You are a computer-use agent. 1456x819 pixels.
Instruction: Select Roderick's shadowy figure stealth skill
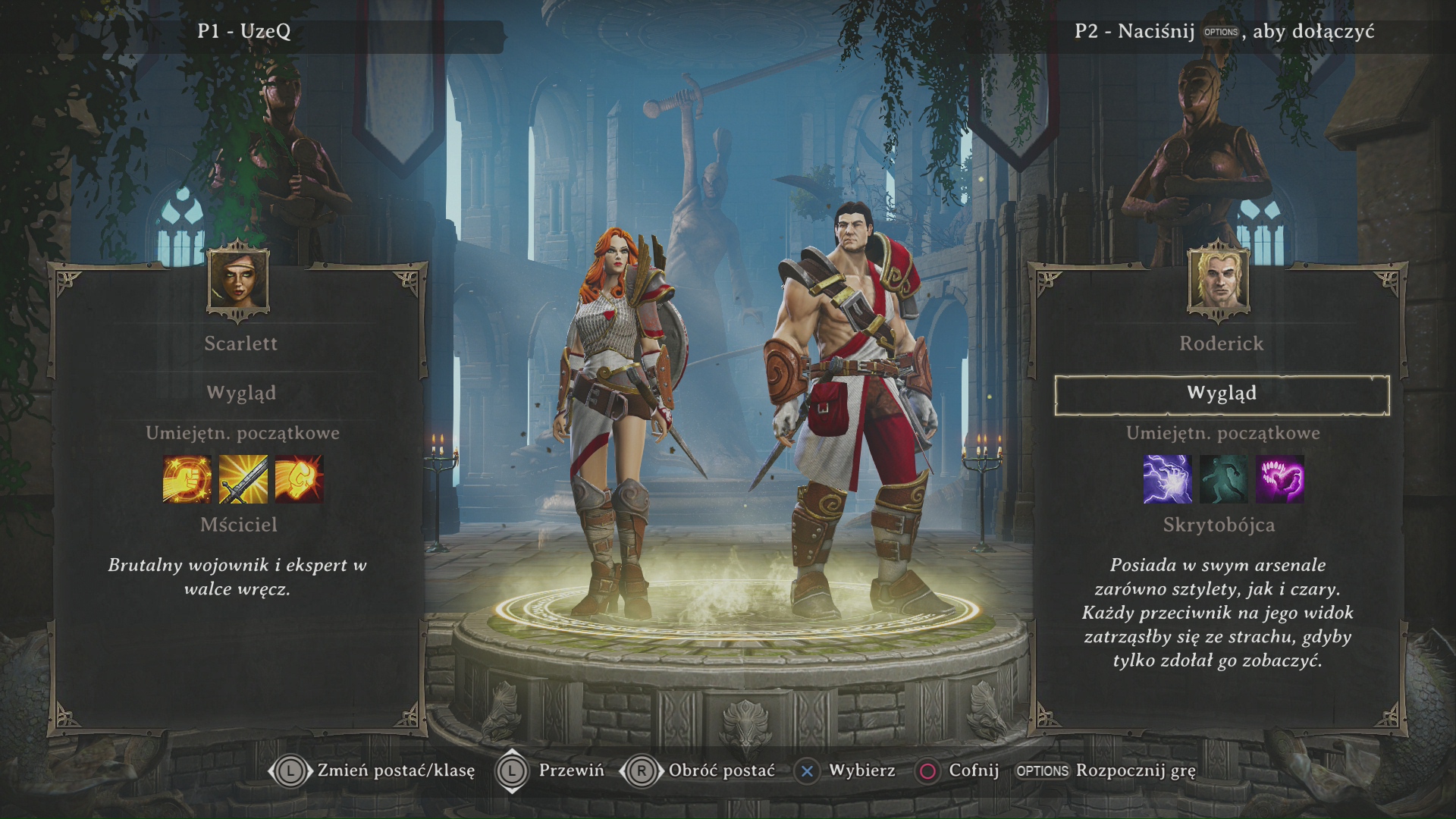1223,479
